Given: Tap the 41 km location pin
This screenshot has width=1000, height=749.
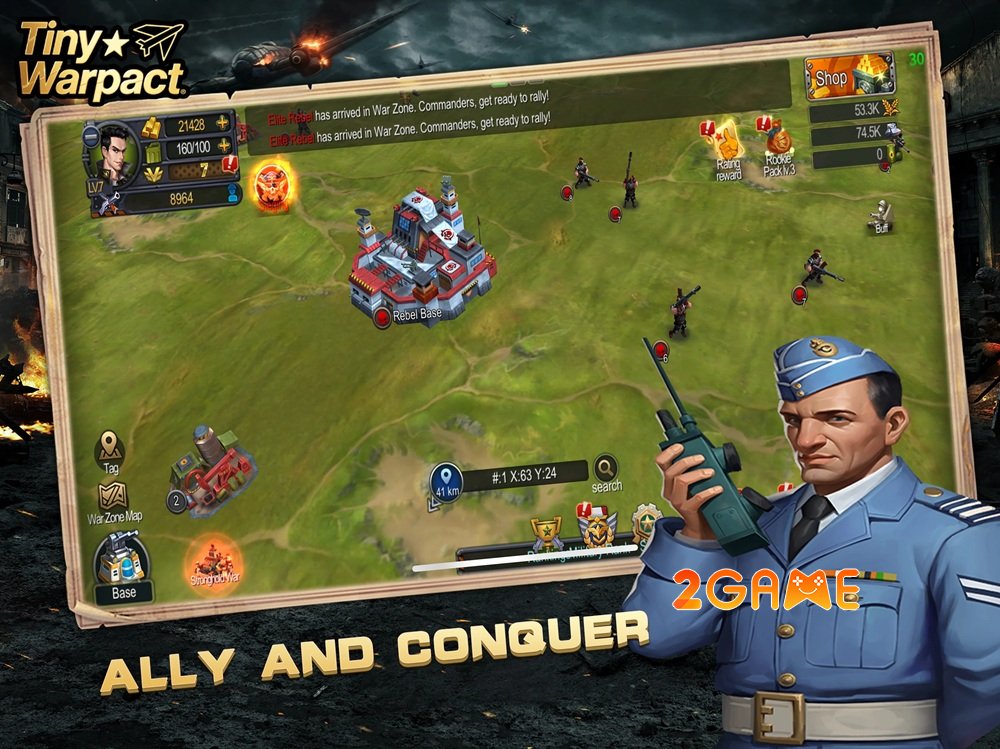Looking at the screenshot, I should (447, 481).
